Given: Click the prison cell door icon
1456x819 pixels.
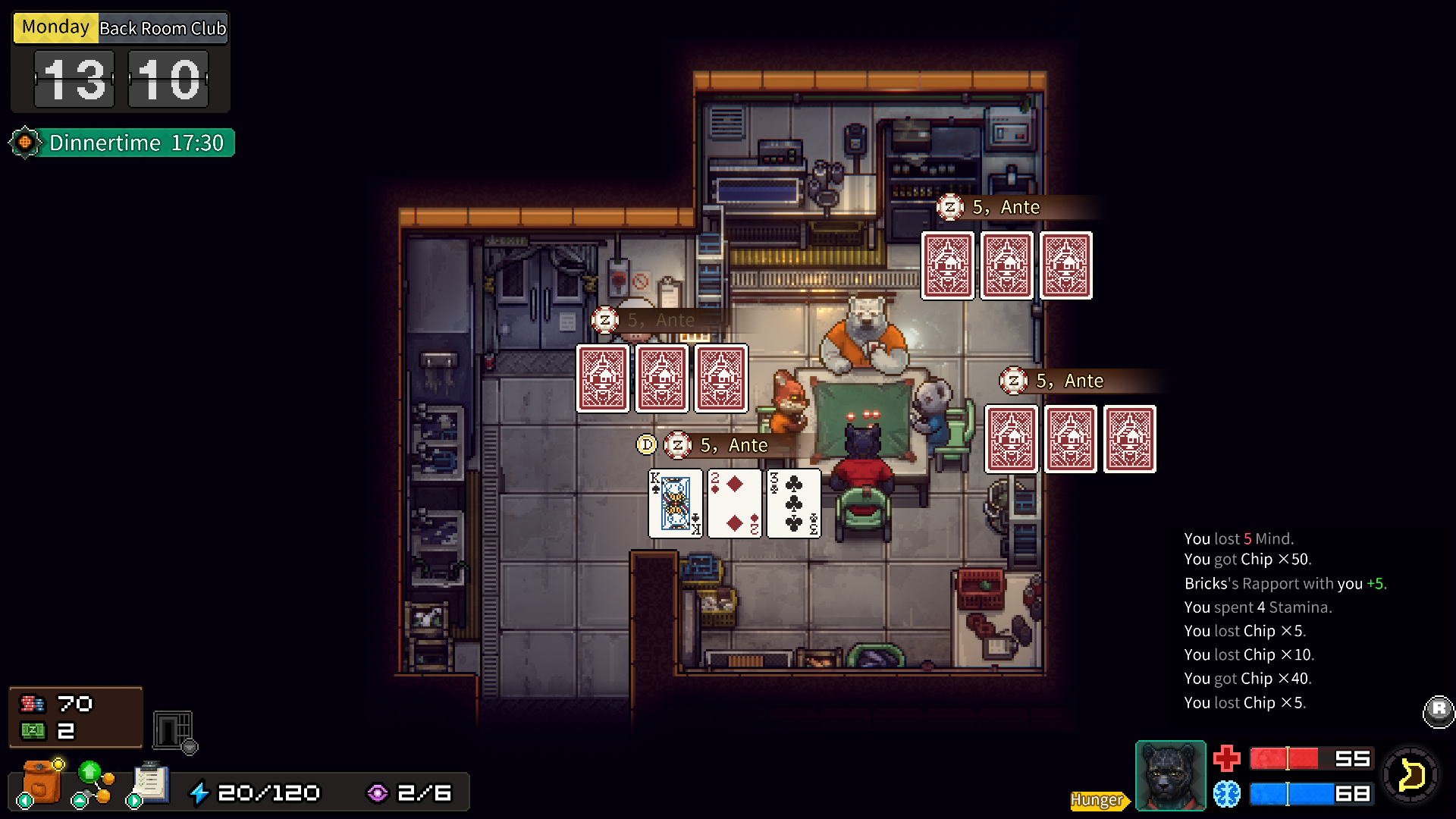Looking at the screenshot, I should (174, 731).
